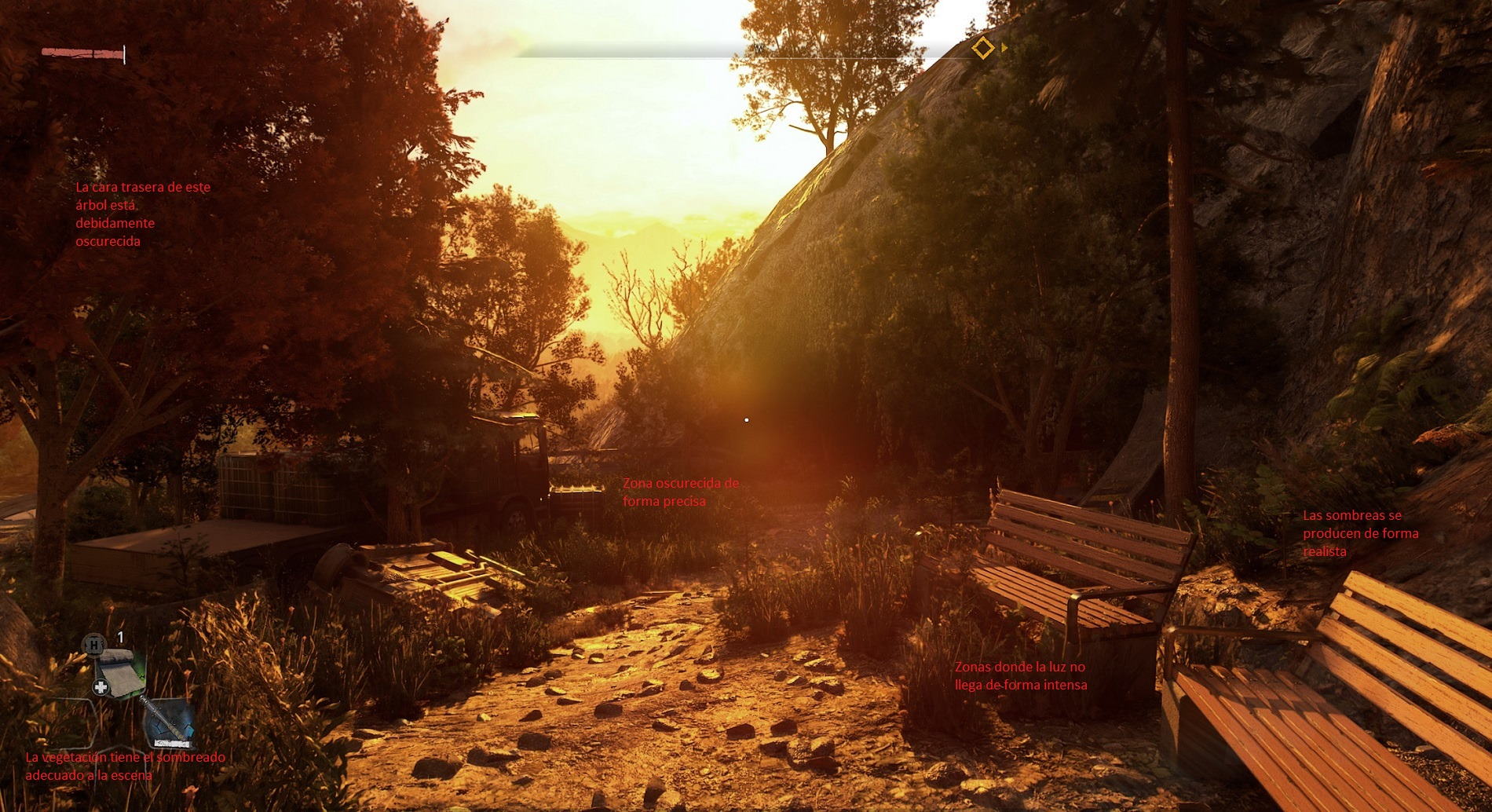Click the weapon durability bar in the top-left
Image resolution: width=1492 pixels, height=812 pixels.
(x=81, y=53)
